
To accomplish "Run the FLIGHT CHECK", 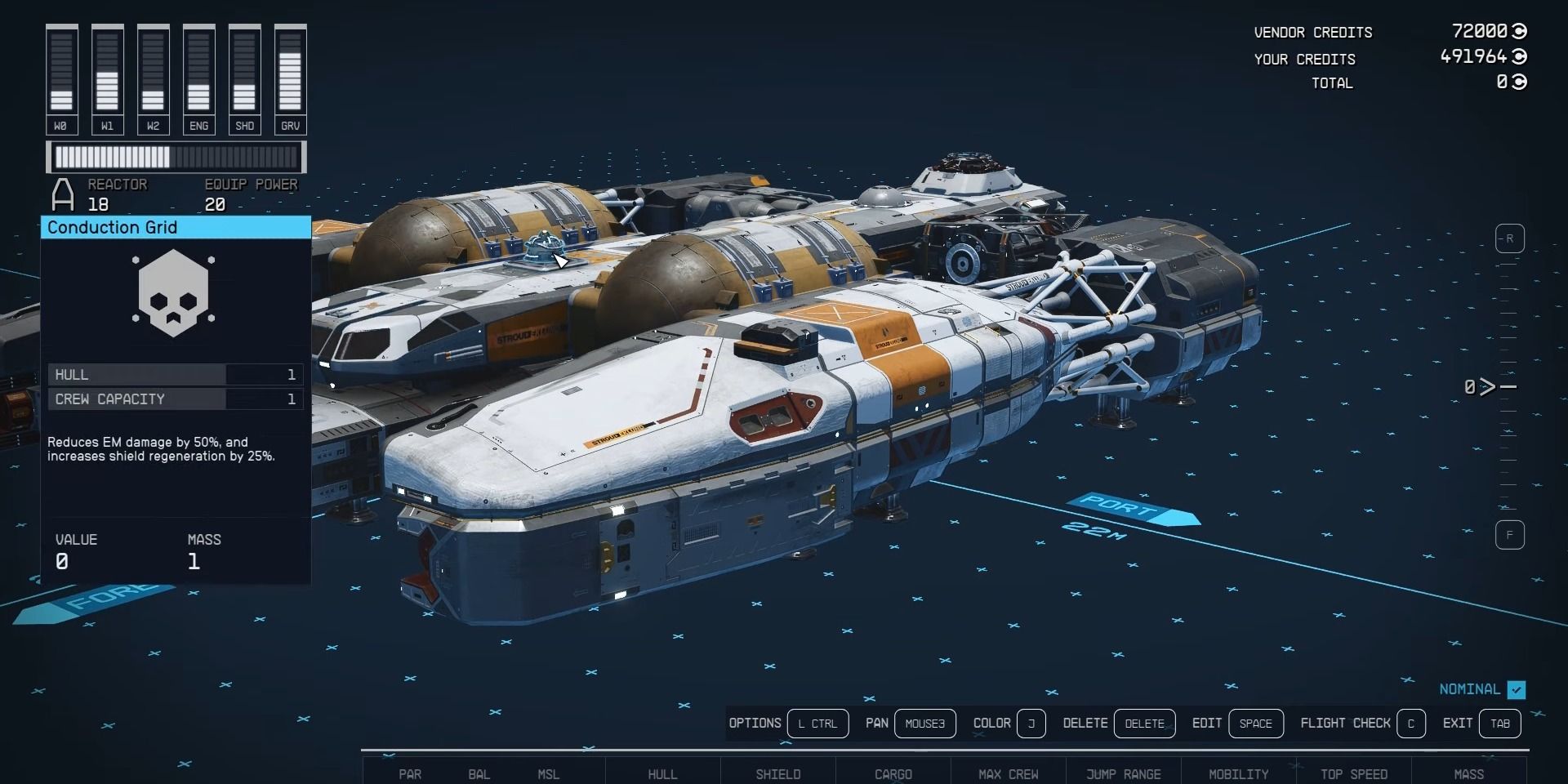I will pos(1413,724).
